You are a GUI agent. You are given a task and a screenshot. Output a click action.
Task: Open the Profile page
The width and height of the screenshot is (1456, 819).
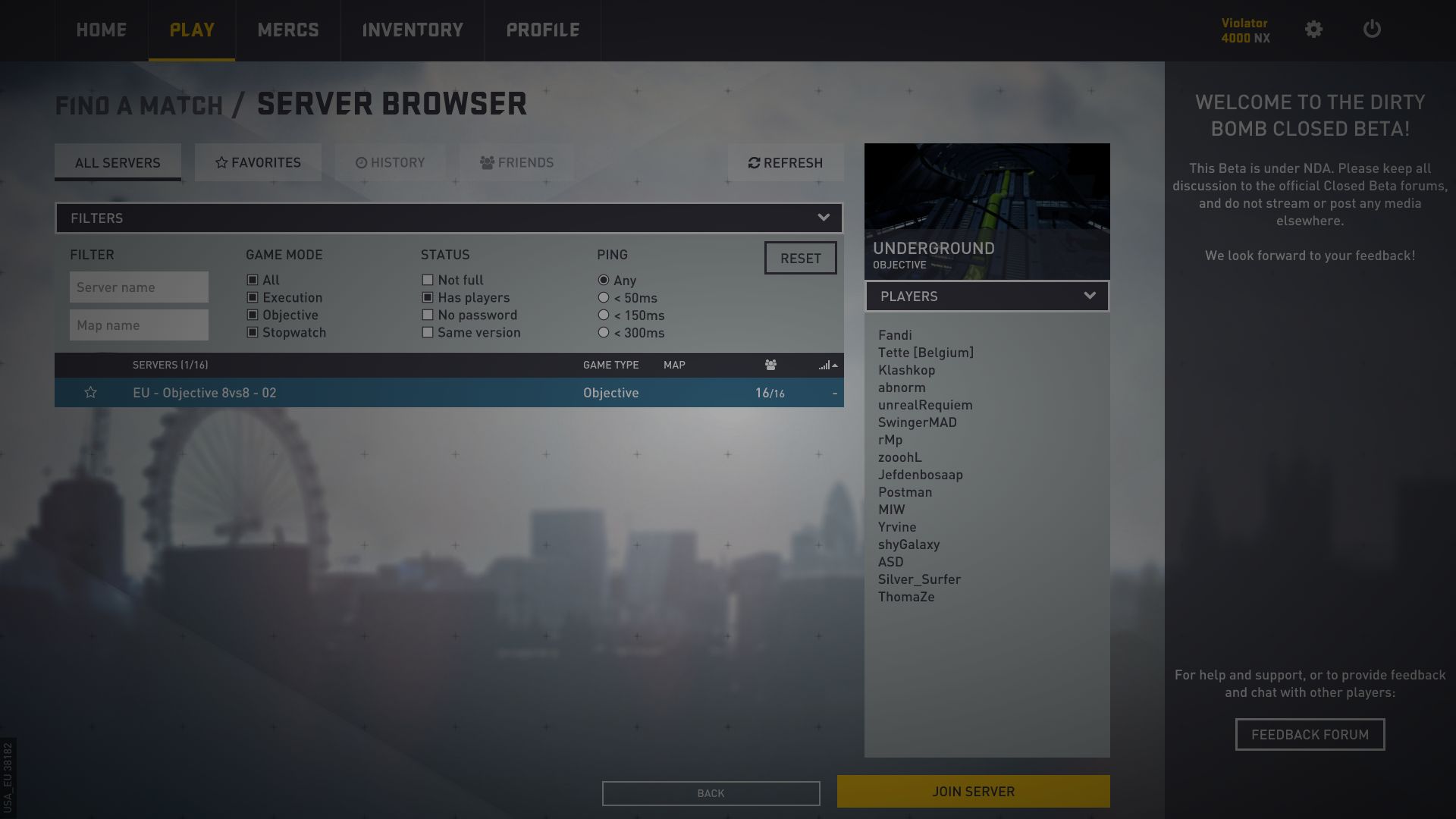click(543, 30)
